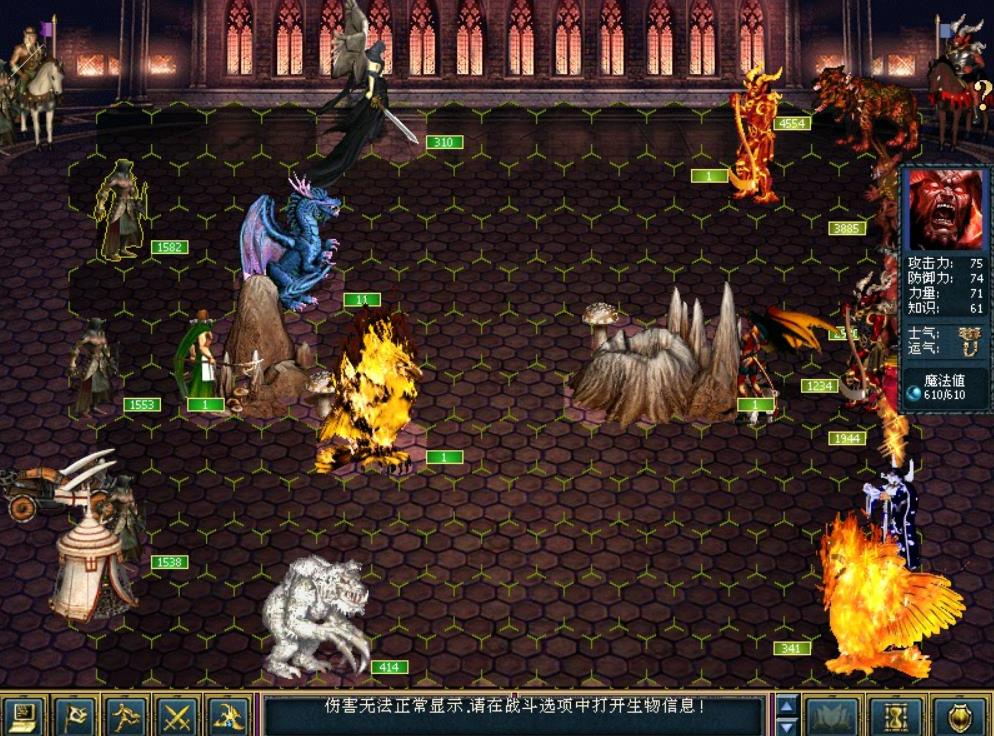Open the greyed-out spellbook cast button
The image size is (994, 736).
click(833, 715)
